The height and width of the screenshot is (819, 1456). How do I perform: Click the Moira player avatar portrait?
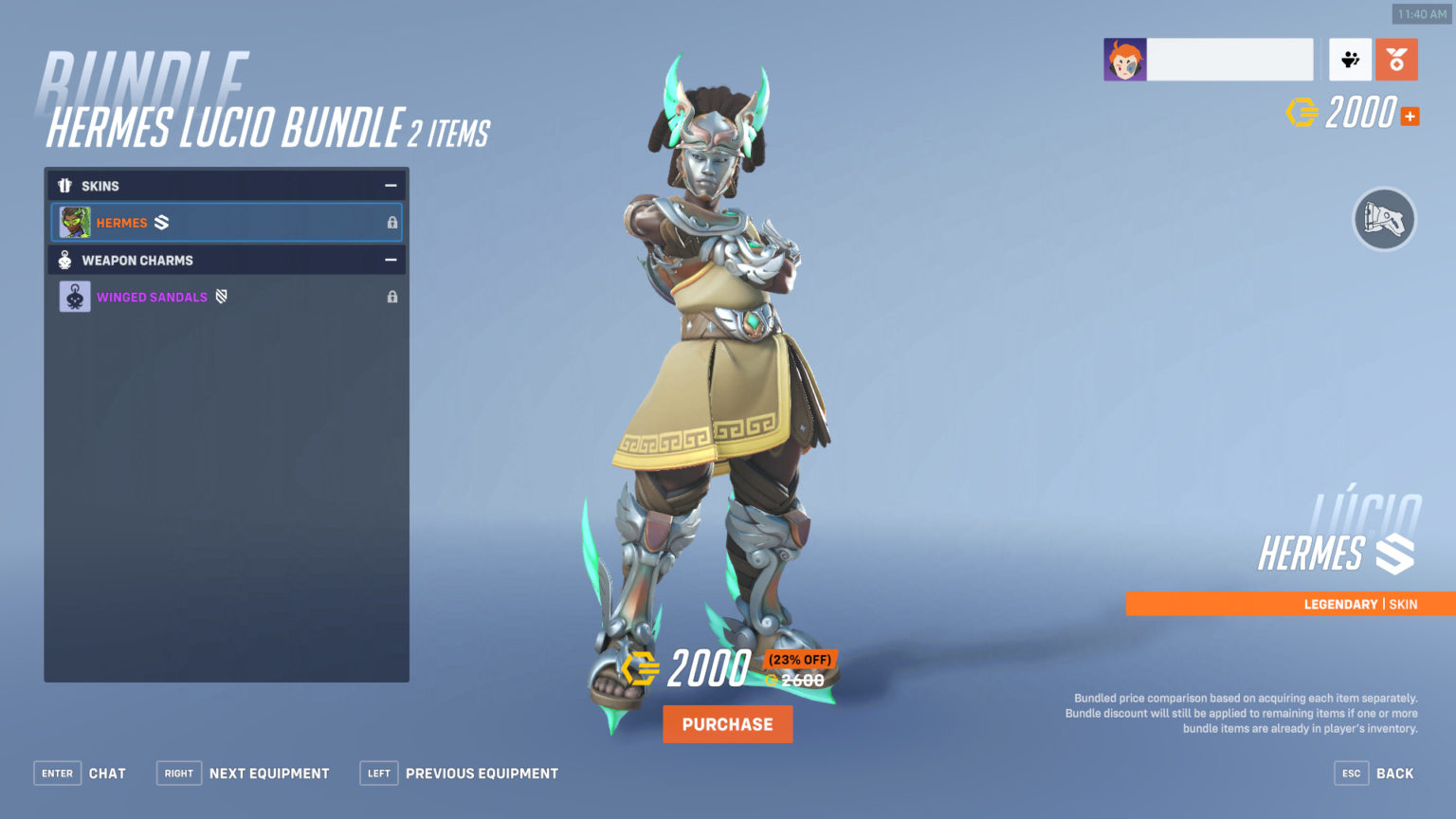(x=1124, y=59)
